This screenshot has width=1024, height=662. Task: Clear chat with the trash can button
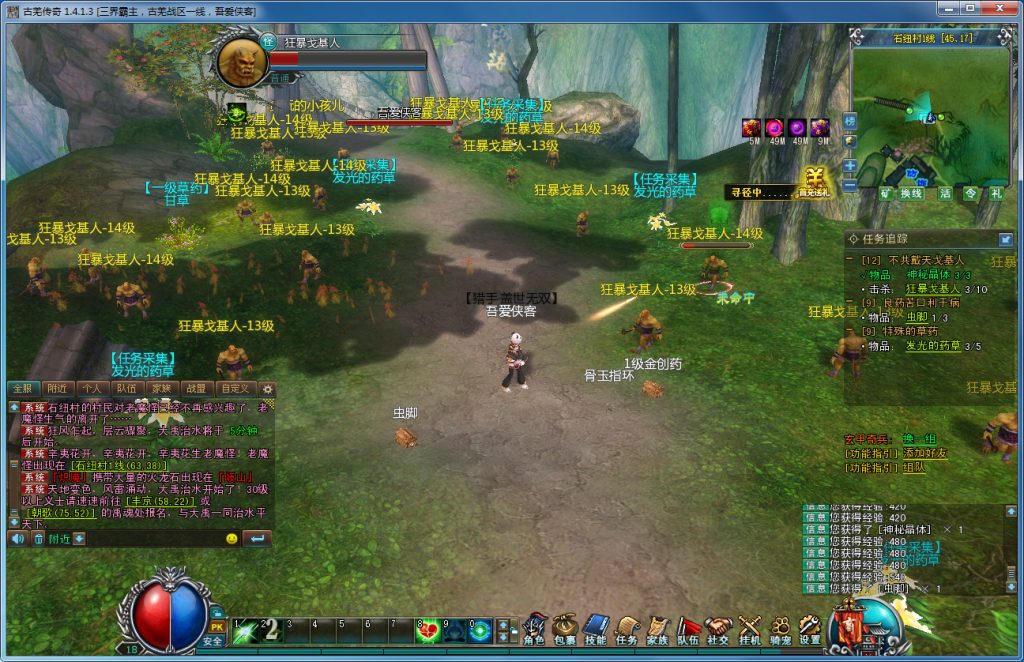[x=39, y=539]
